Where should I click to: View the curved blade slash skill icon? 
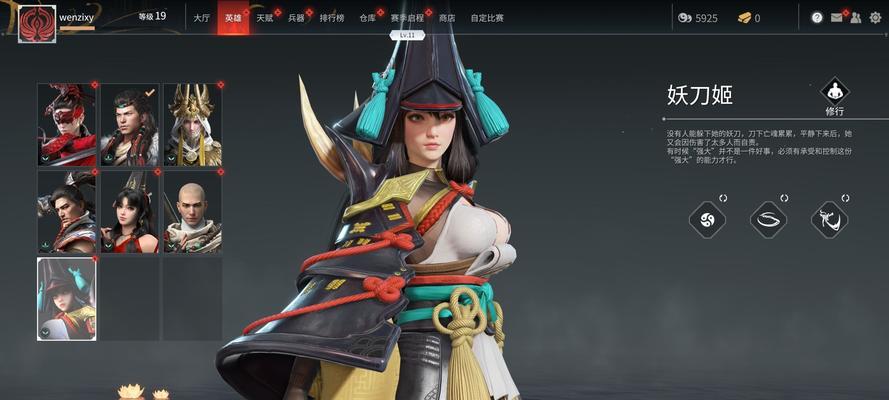point(769,219)
